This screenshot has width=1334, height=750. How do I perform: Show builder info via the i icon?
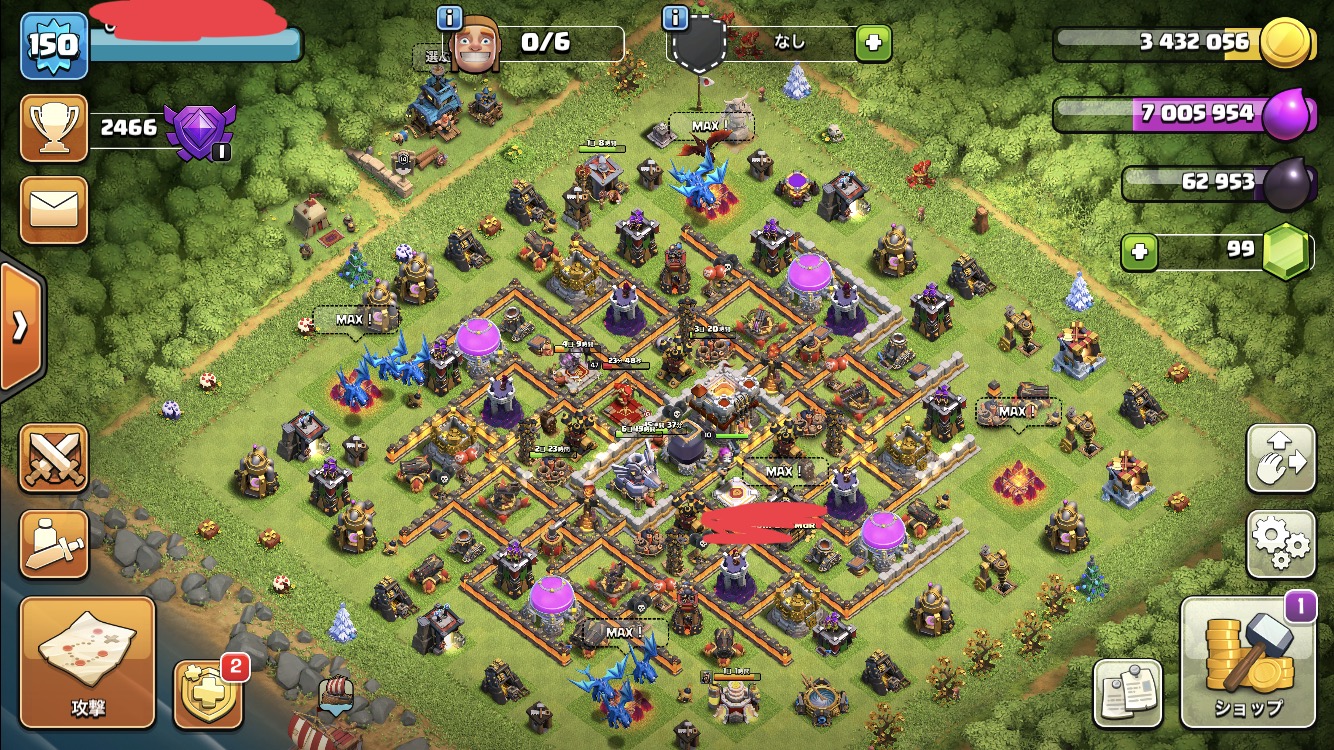coord(450,17)
